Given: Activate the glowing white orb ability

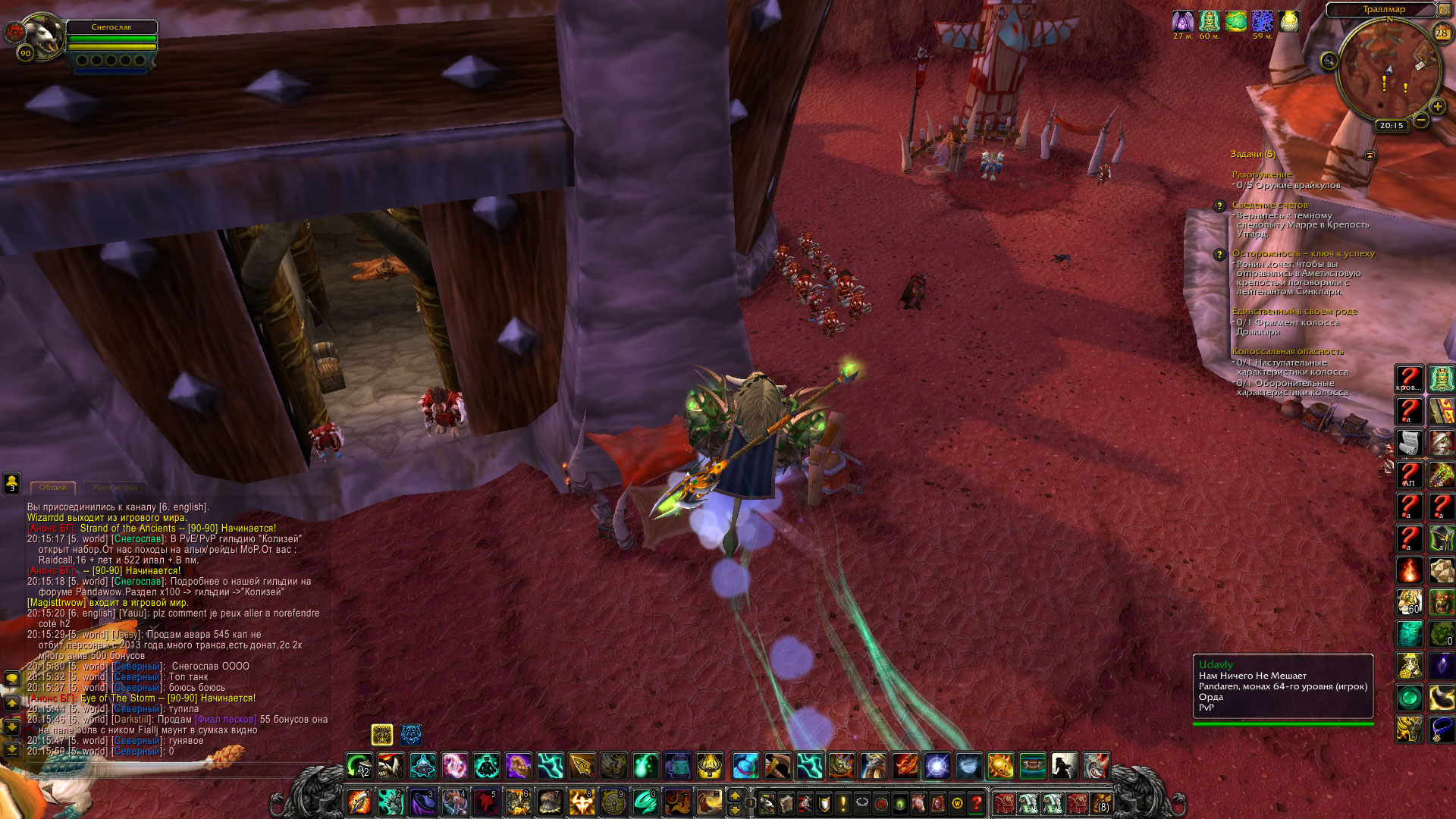Looking at the screenshot, I should click(937, 766).
